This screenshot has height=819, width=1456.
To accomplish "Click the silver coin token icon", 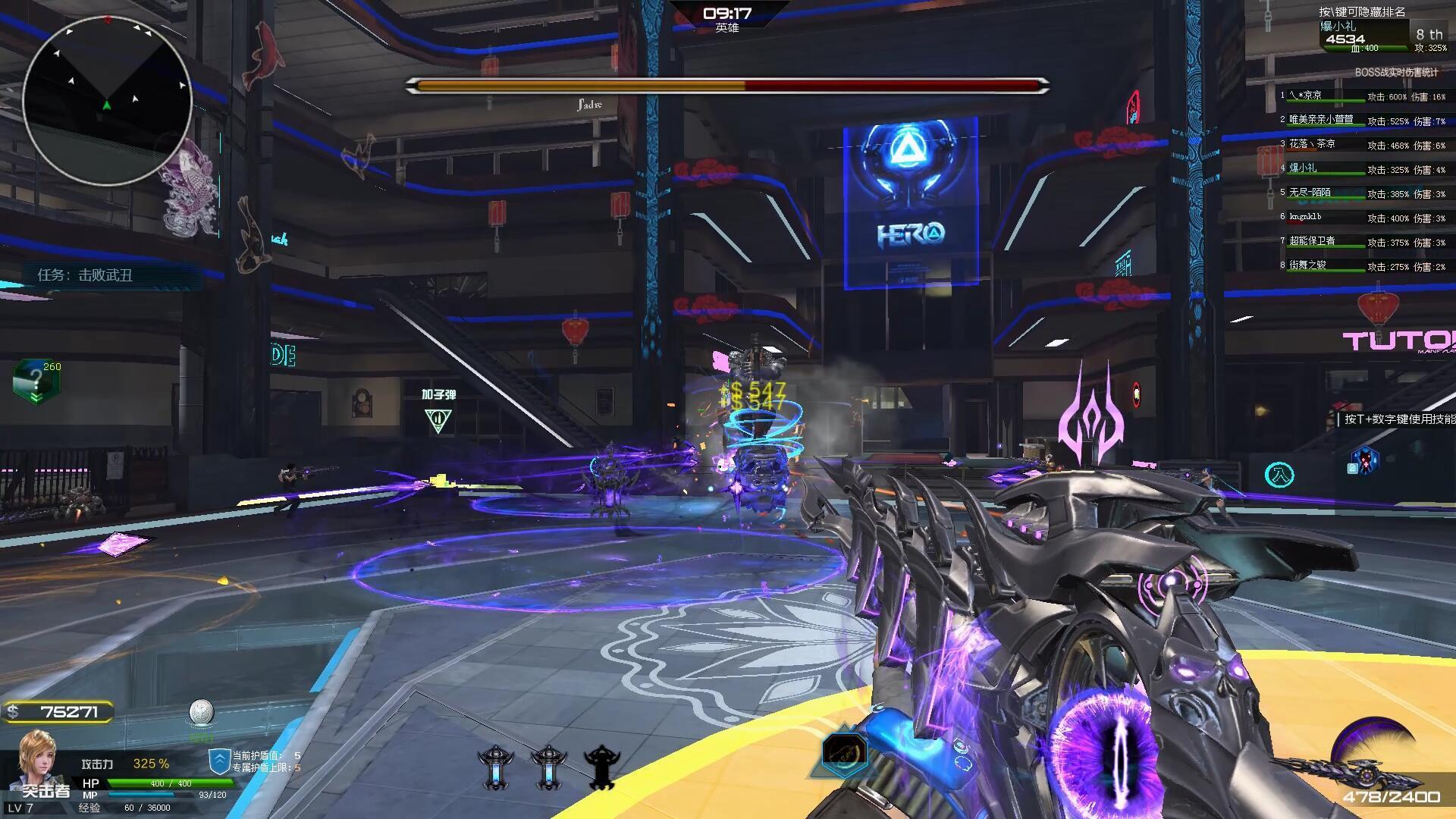I will coord(201,713).
